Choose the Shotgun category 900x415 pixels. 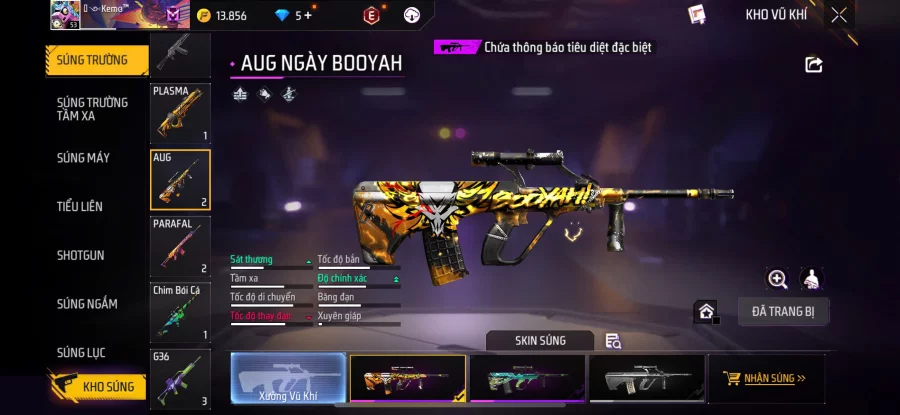(x=80, y=255)
